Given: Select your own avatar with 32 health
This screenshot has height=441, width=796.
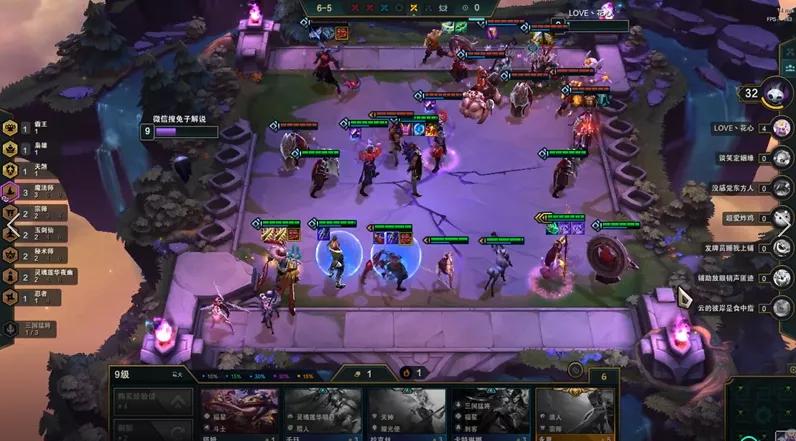Looking at the screenshot, I should pos(778,93).
